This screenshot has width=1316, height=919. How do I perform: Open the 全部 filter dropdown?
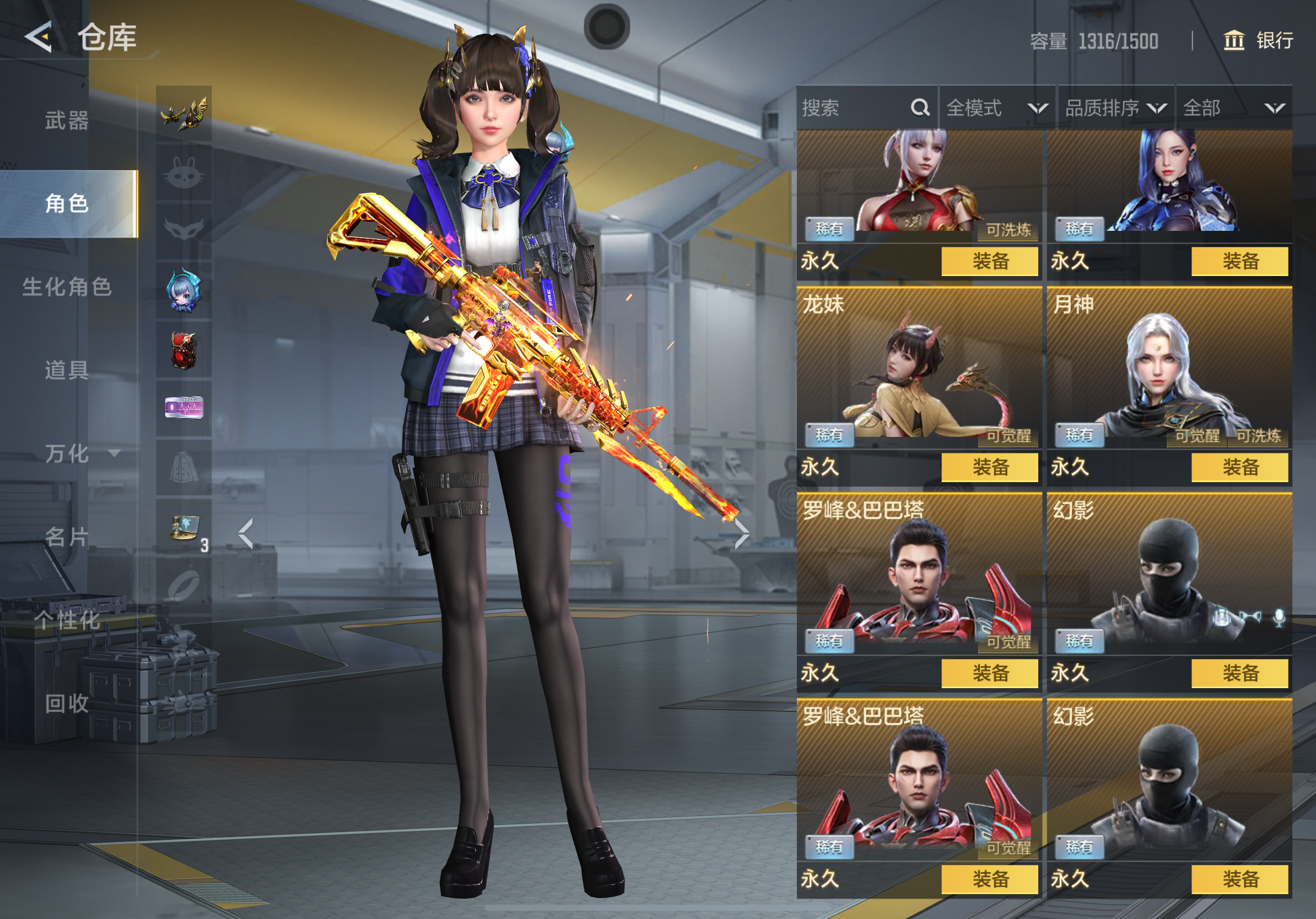(x=1233, y=108)
